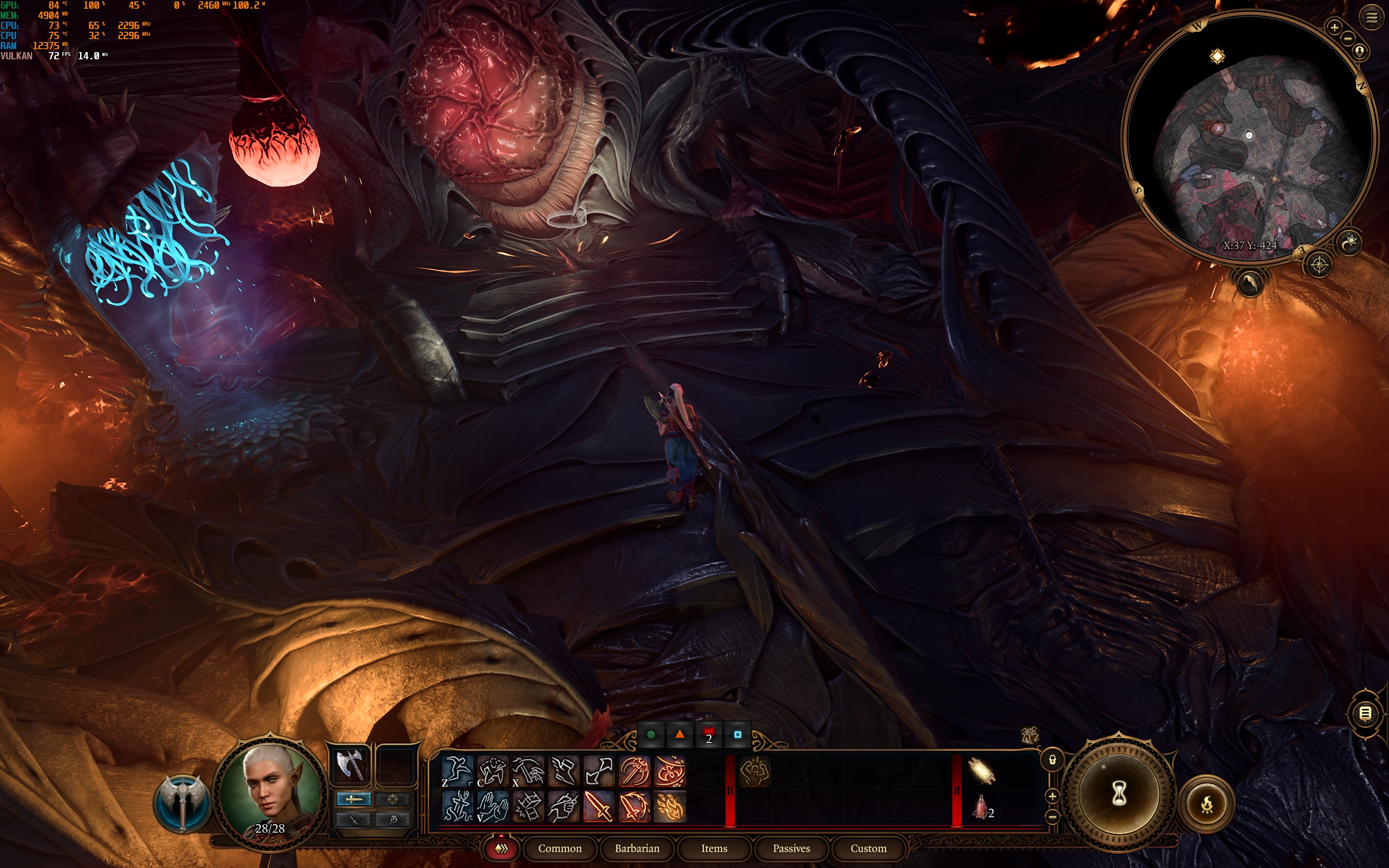Zoom in the minimap with plus button
Screen dimensions: 1389x868
tap(1335, 27)
